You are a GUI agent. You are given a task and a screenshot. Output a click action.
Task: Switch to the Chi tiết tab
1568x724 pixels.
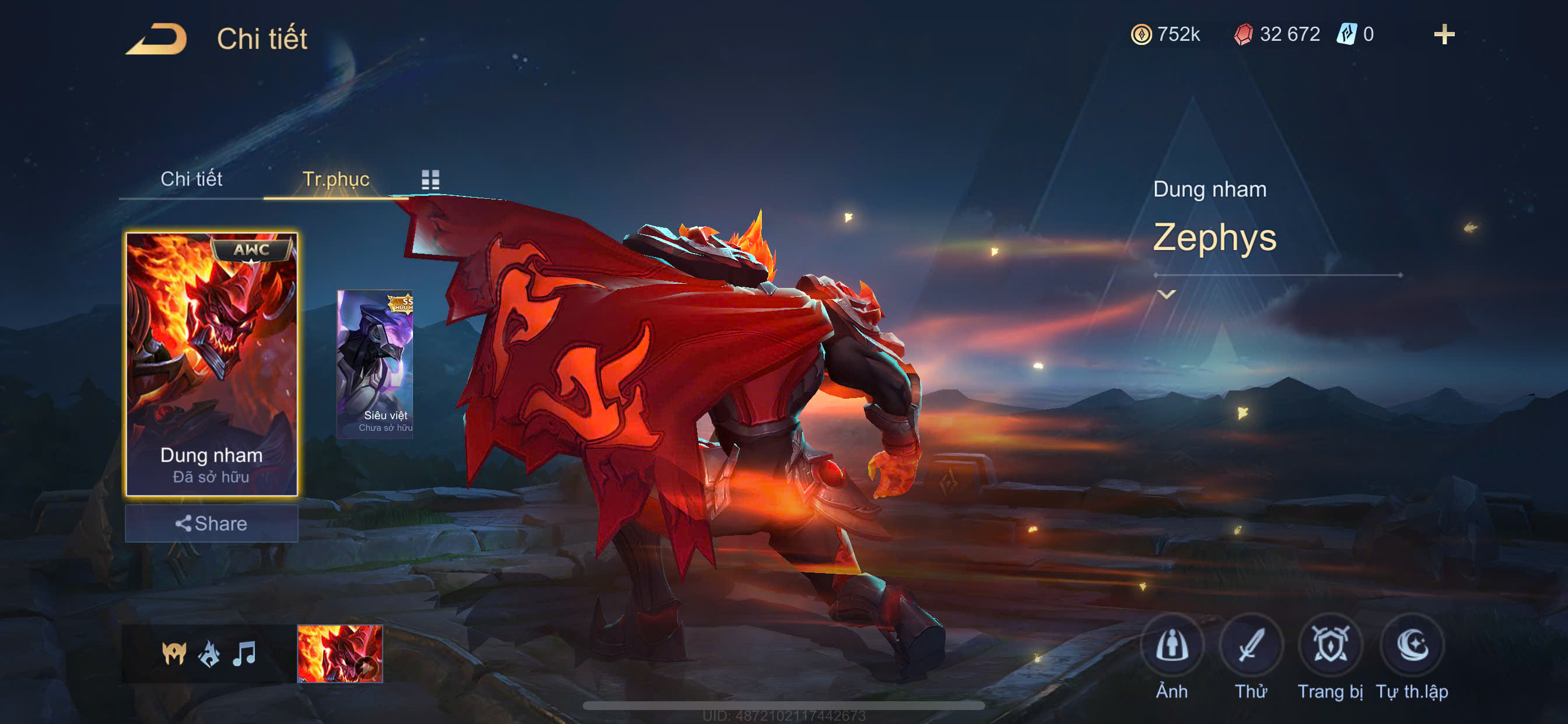(x=191, y=179)
